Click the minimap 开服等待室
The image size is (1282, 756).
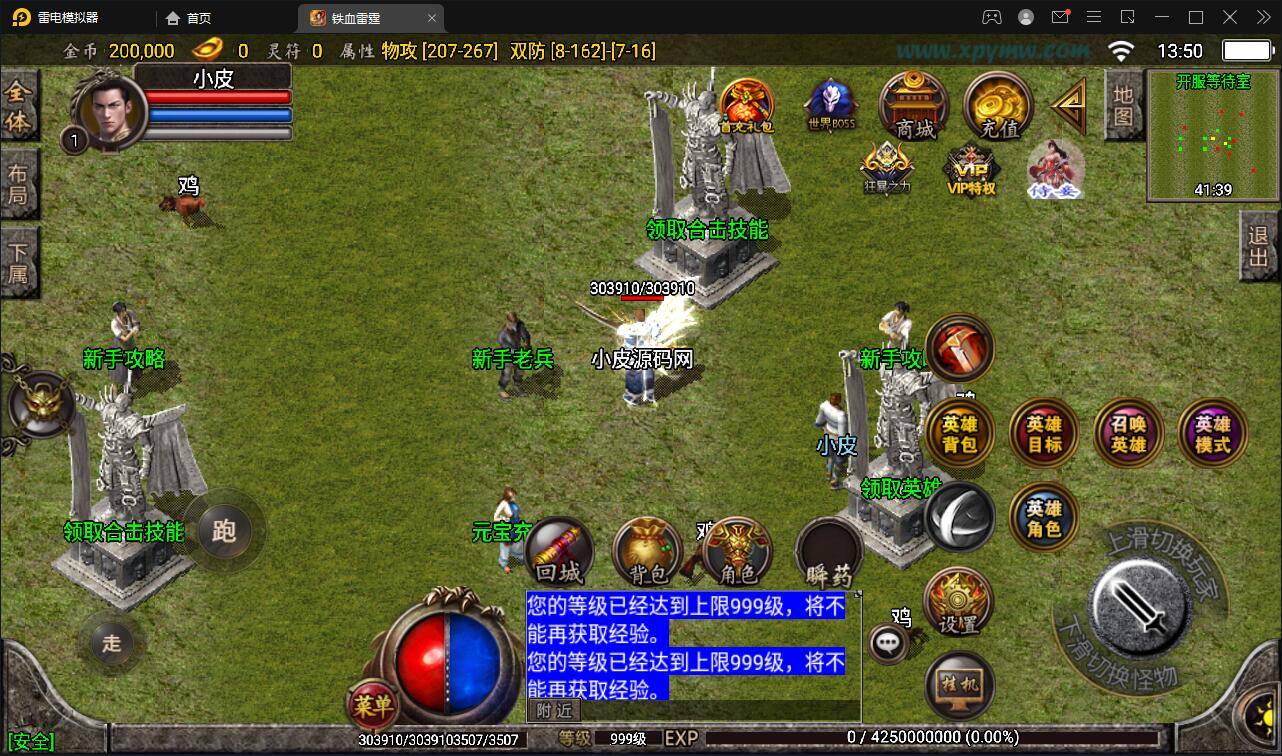(x=1213, y=136)
